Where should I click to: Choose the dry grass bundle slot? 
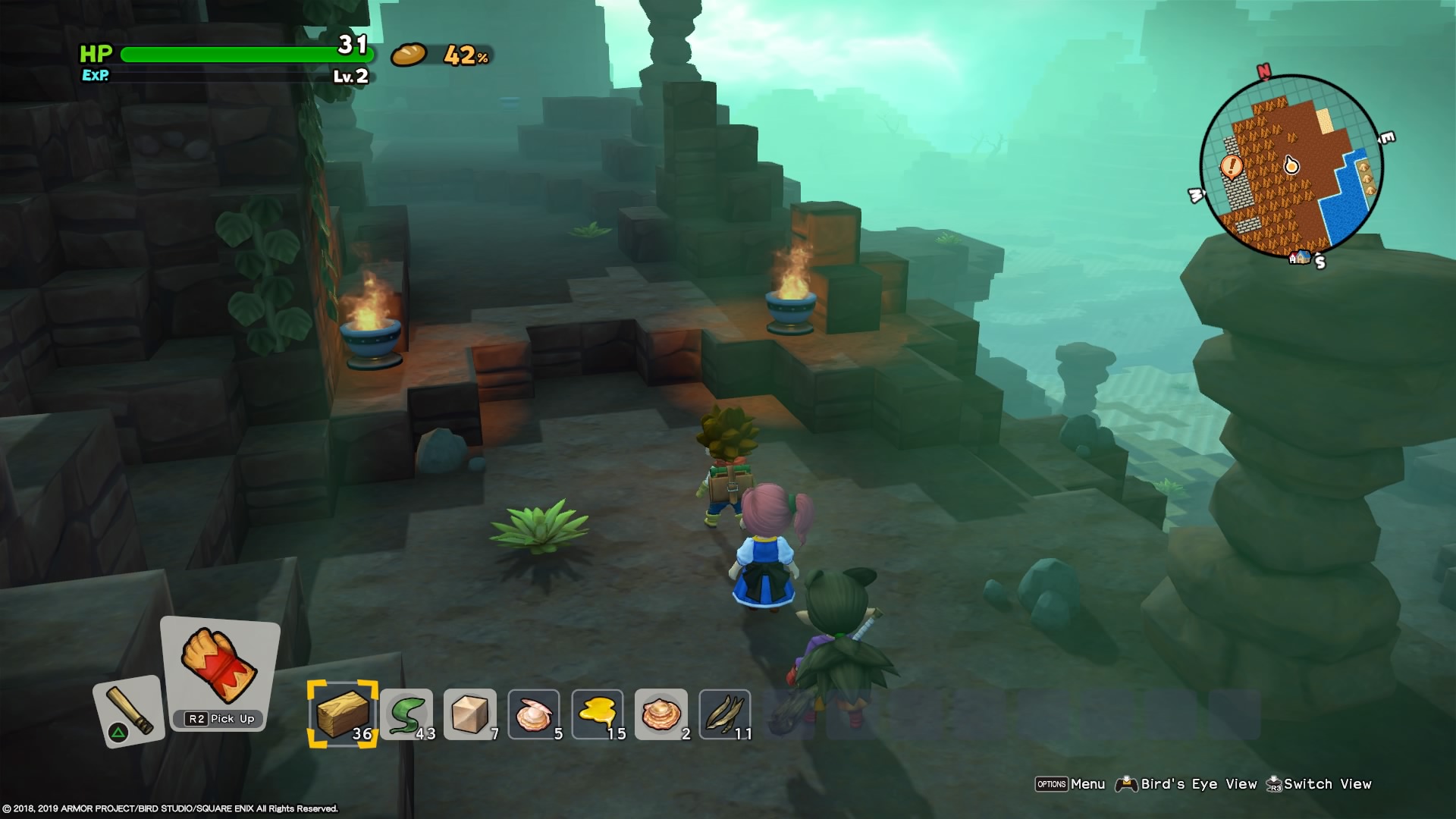[x=725, y=714]
